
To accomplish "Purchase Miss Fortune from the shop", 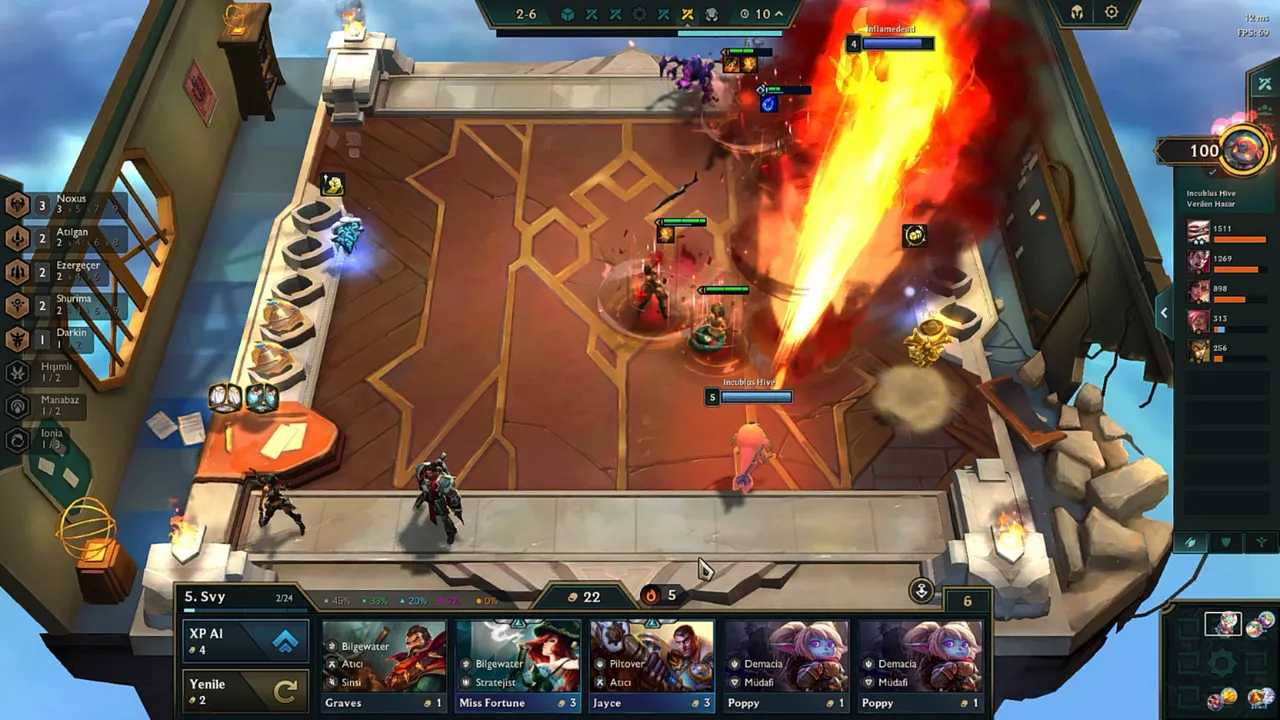I will (518, 665).
